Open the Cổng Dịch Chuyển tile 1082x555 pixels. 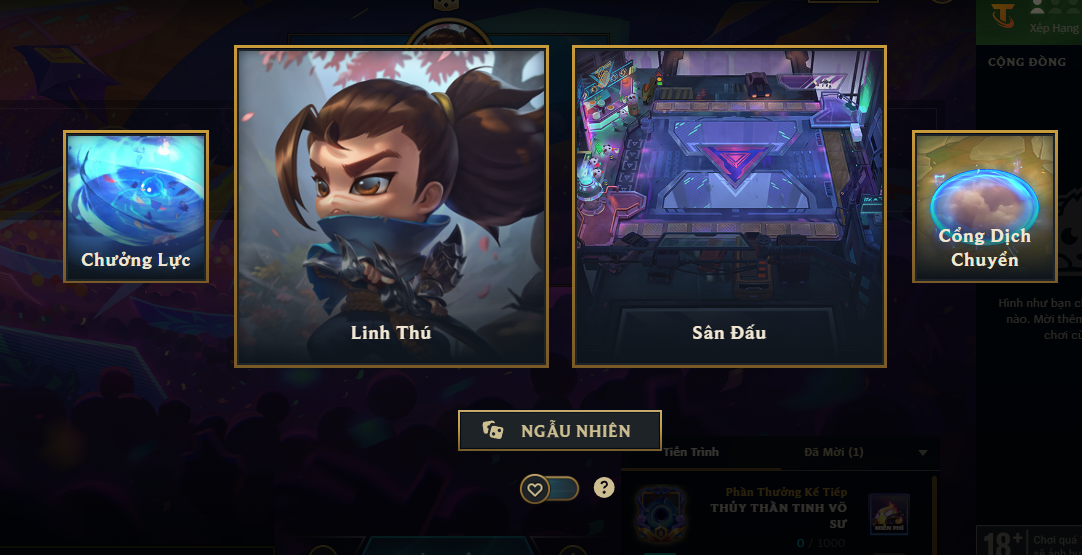984,207
